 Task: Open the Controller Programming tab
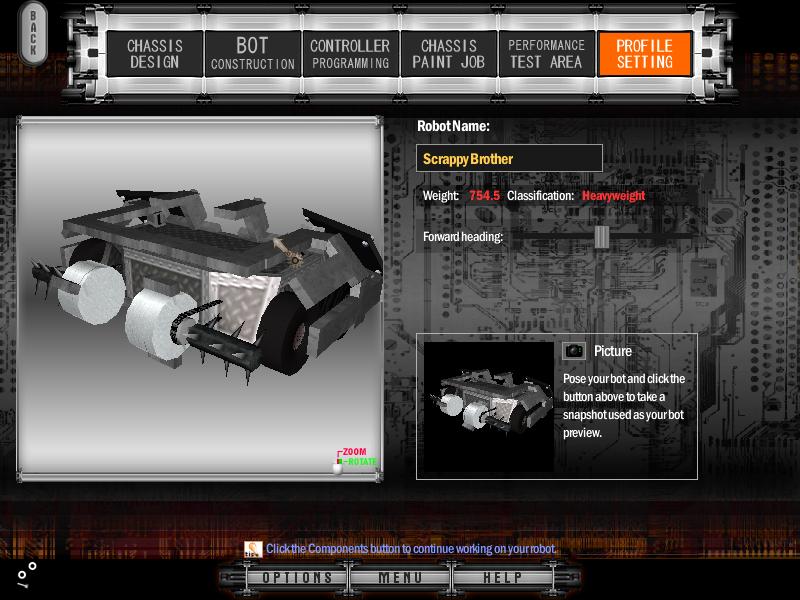click(350, 54)
